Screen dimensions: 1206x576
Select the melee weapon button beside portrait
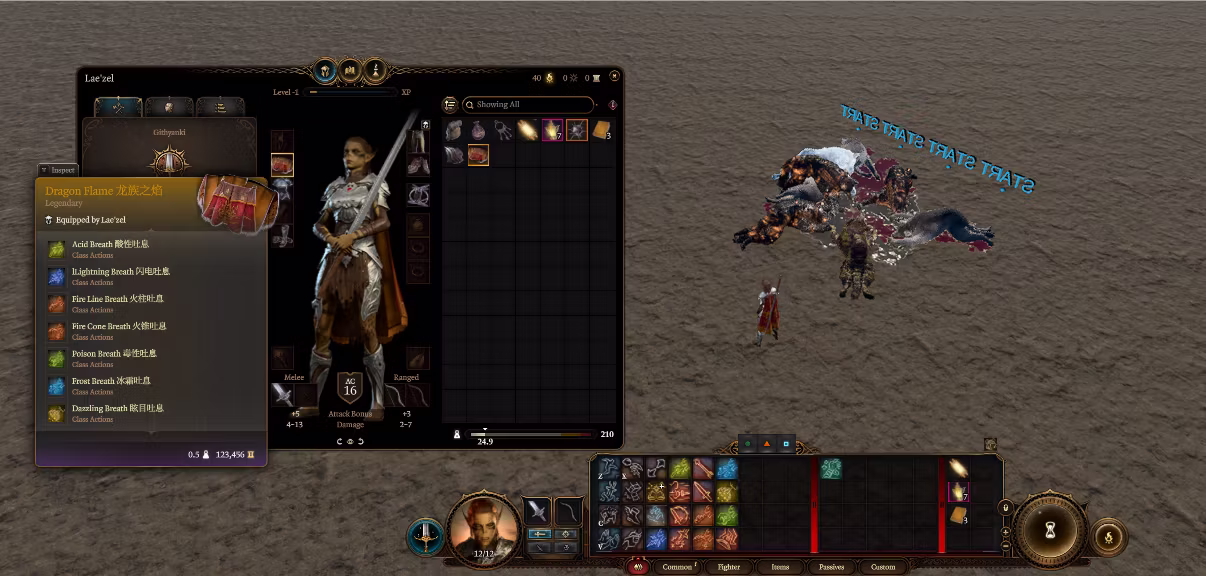tap(537, 511)
